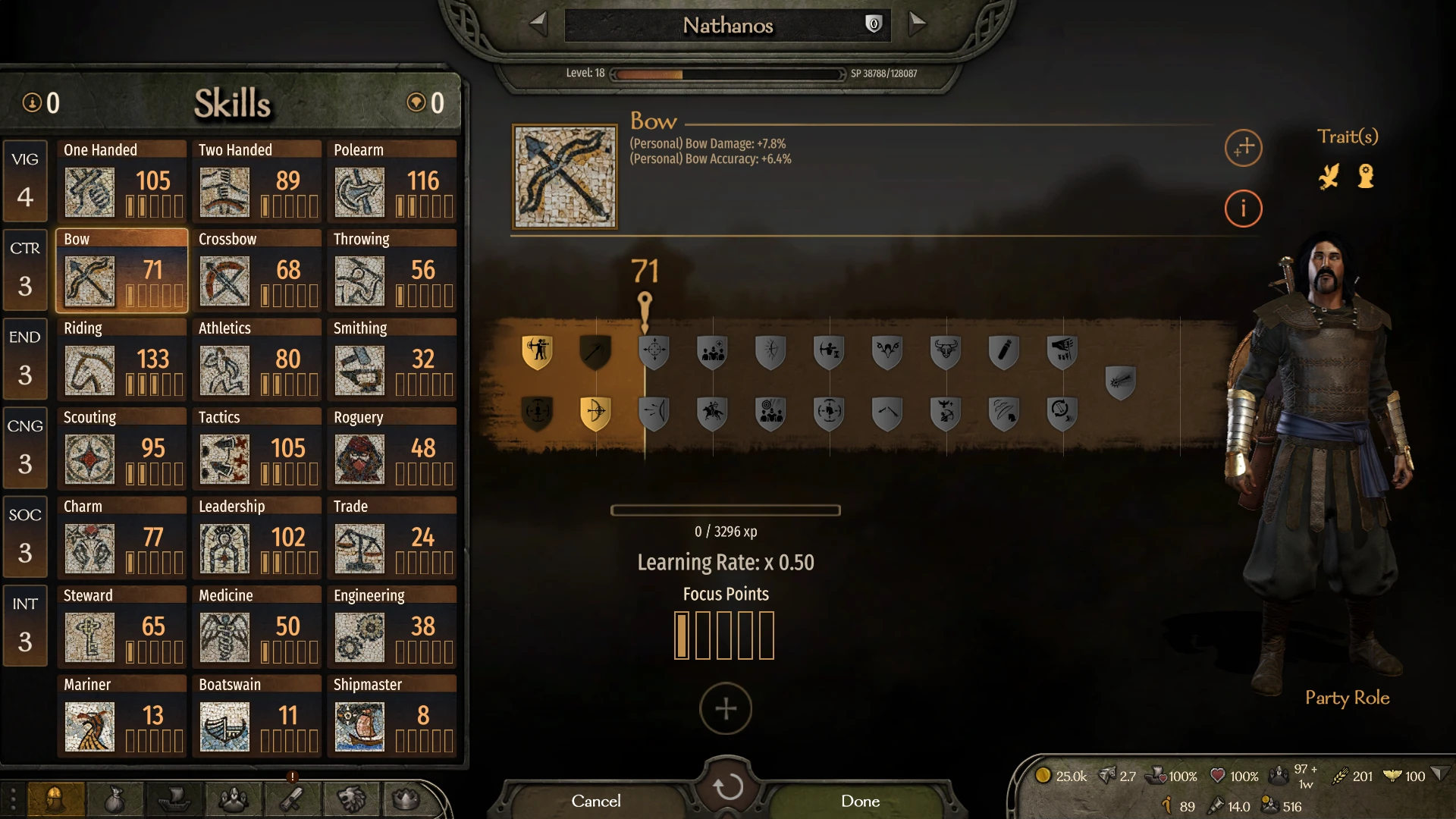This screenshot has width=1456, height=819.
Task: Open the kingdom crown icon
Action: [x=409, y=799]
